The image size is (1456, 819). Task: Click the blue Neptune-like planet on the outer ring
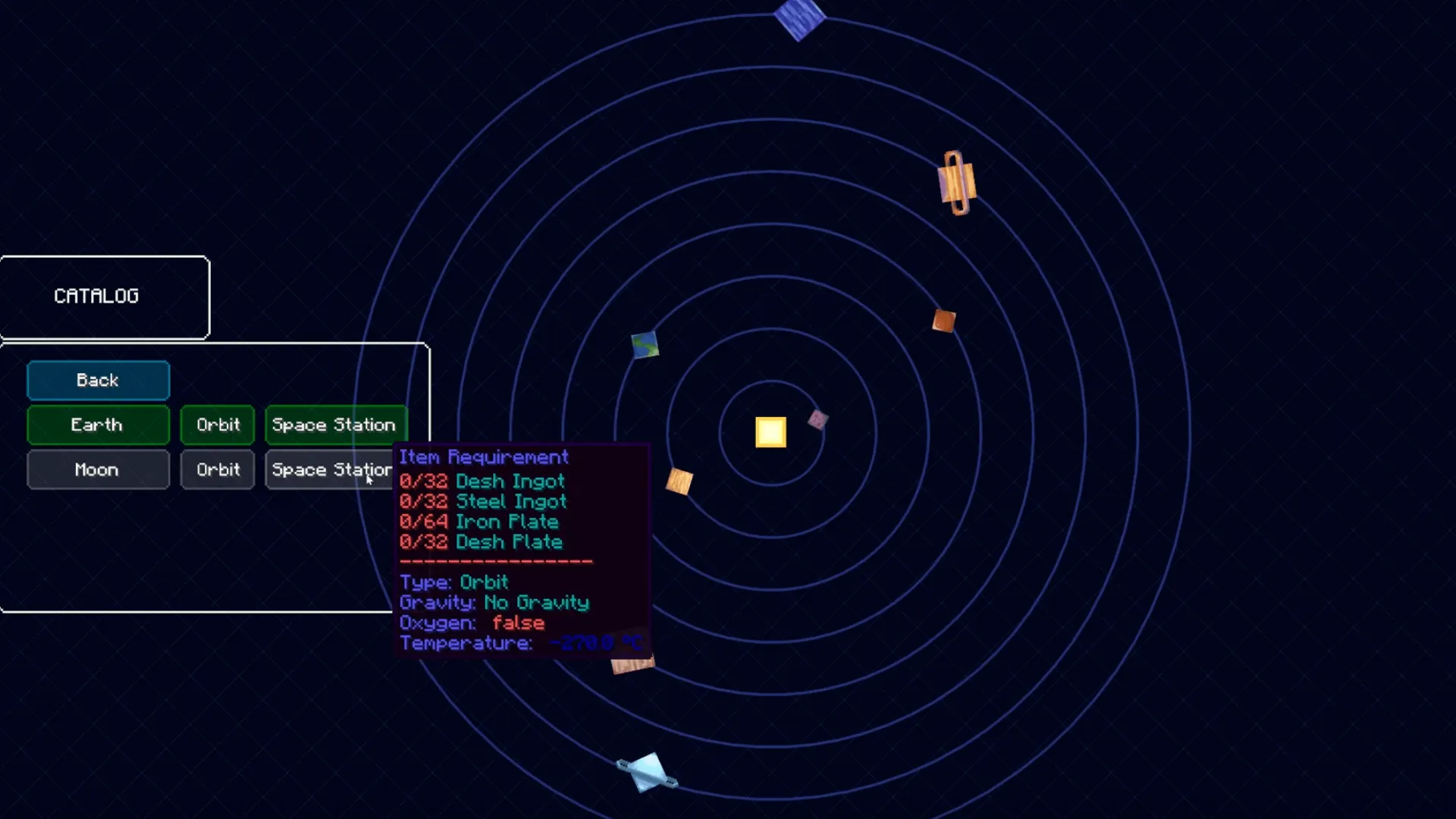click(x=800, y=15)
